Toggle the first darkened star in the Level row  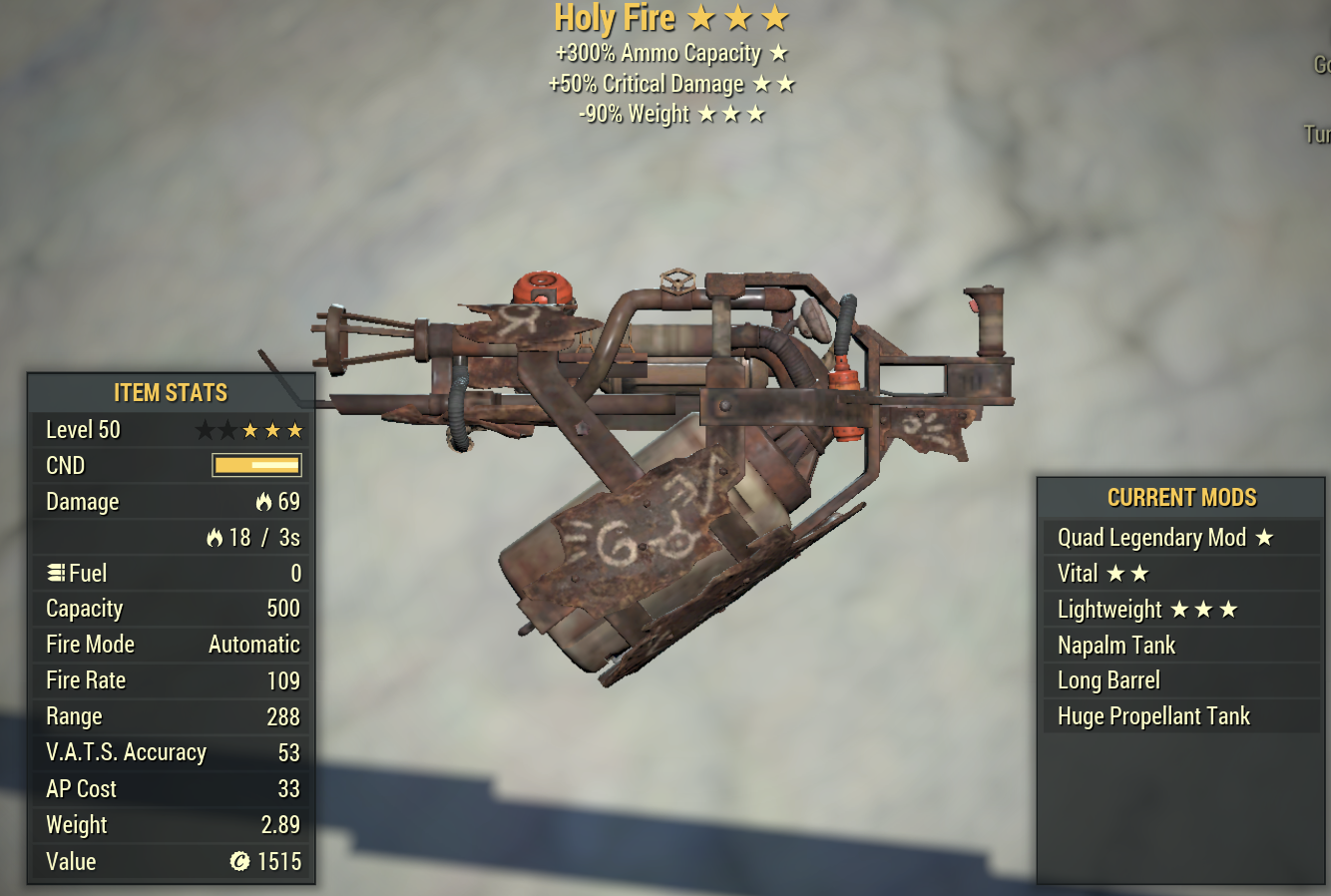pyautogui.click(x=207, y=430)
